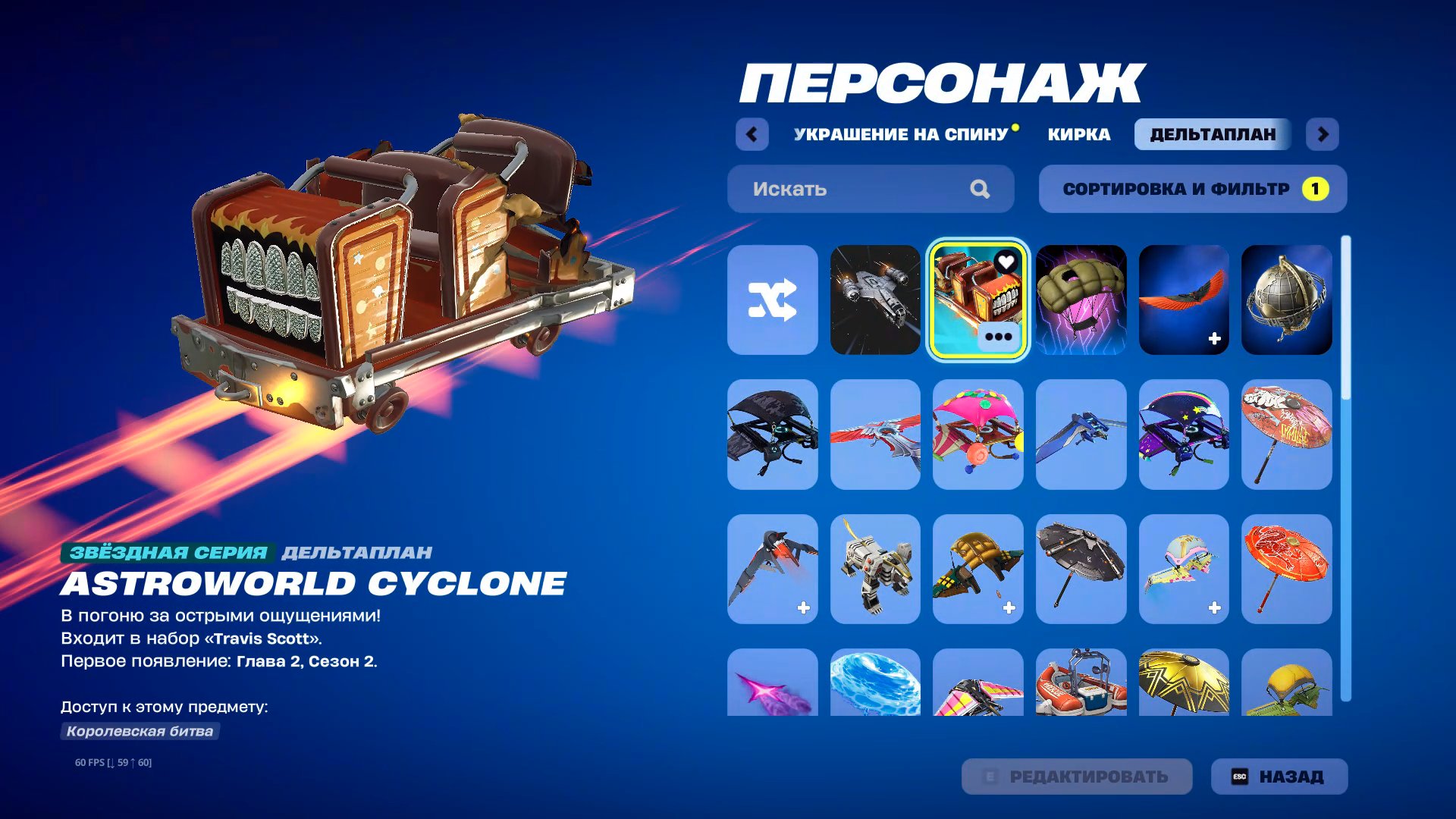The image size is (1456, 819).
Task: Toggle the favorite heart on Astroworld Cyclone
Action: point(1006,262)
